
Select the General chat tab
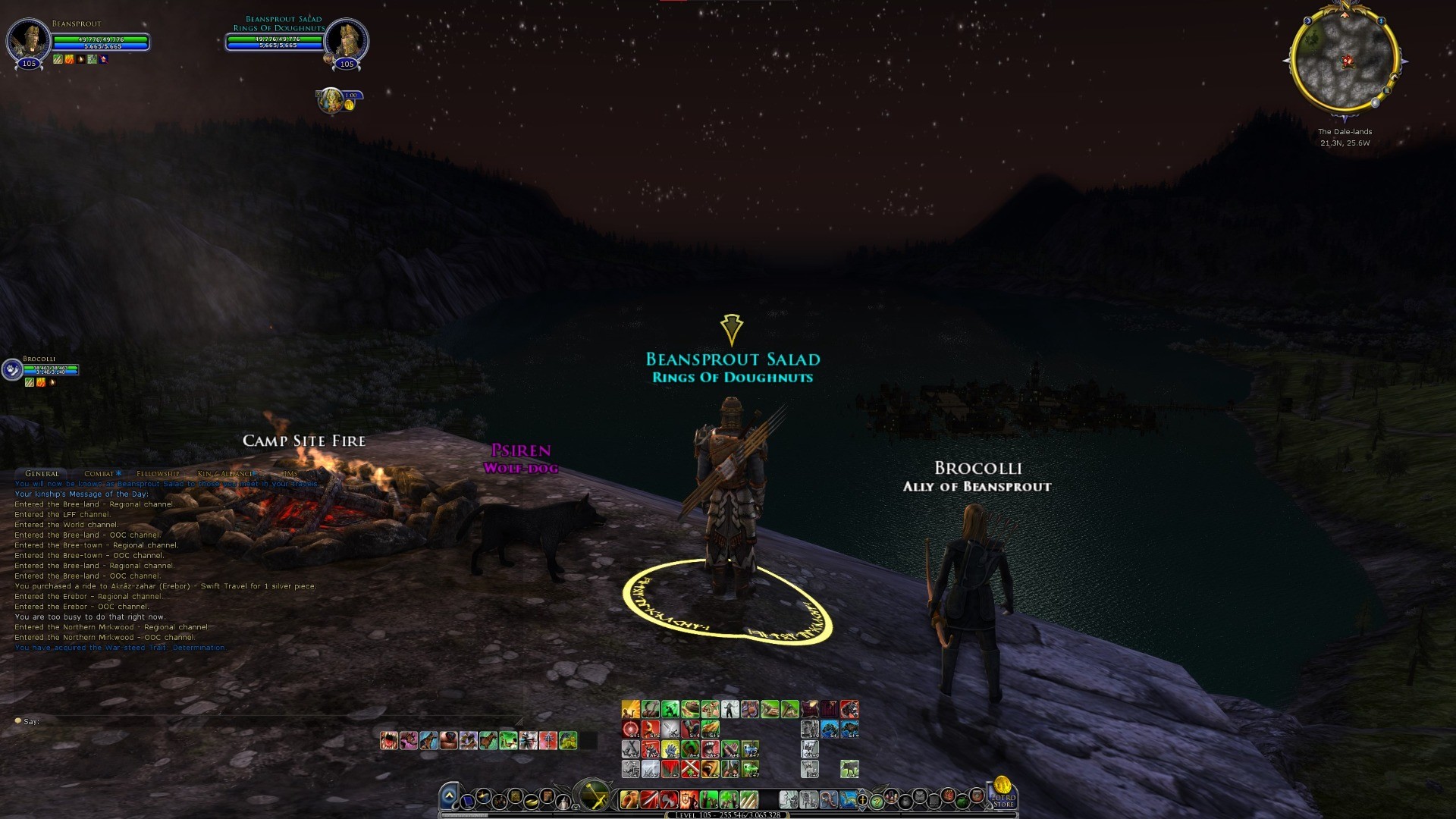[x=42, y=474]
